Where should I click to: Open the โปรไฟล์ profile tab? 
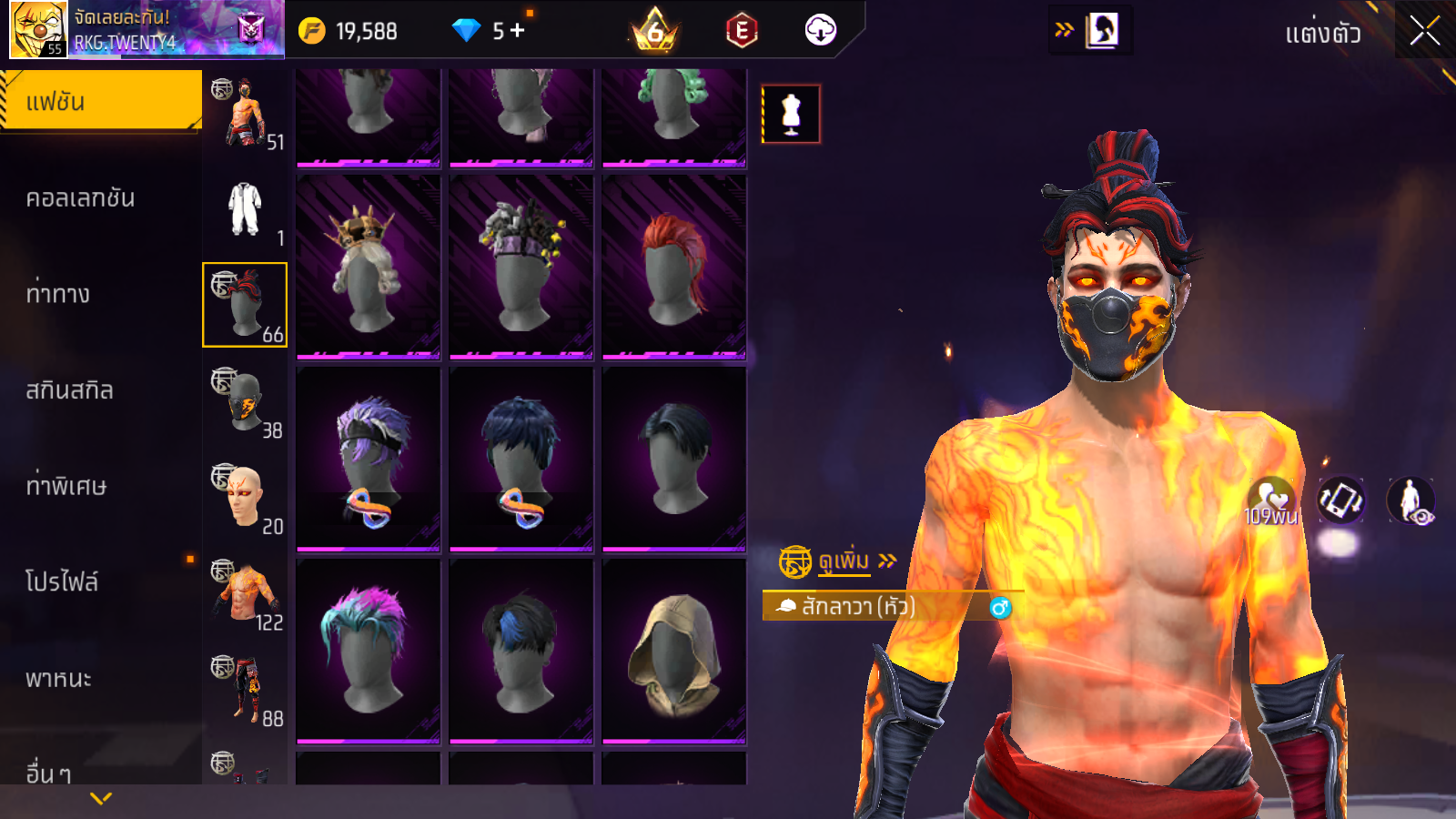[62, 582]
